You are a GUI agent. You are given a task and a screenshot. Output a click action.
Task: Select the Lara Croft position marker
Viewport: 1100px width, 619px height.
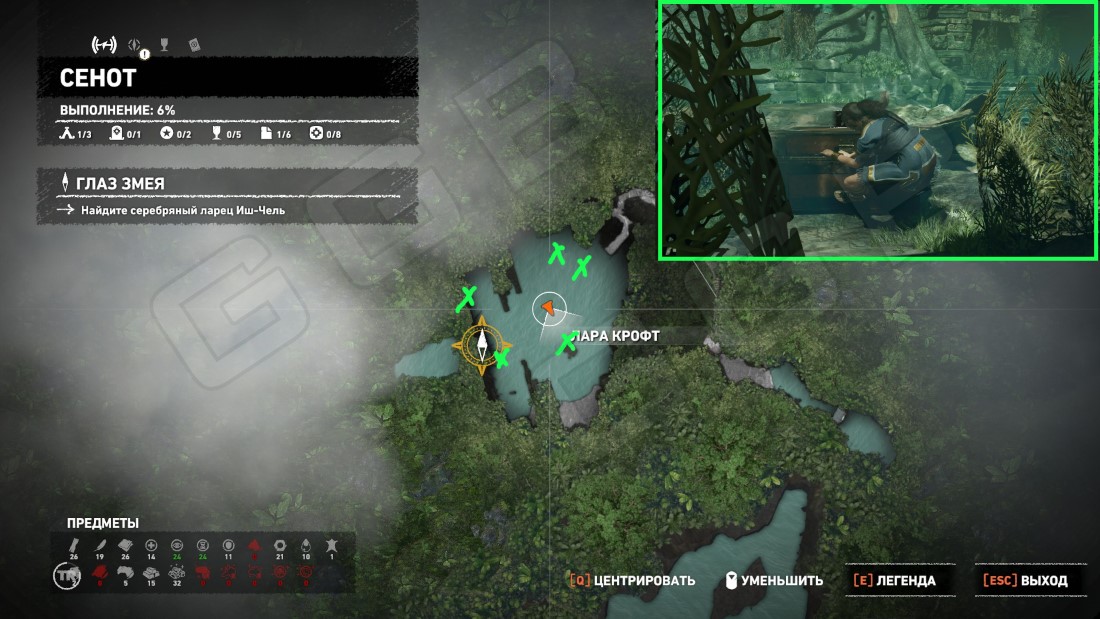[x=548, y=309]
